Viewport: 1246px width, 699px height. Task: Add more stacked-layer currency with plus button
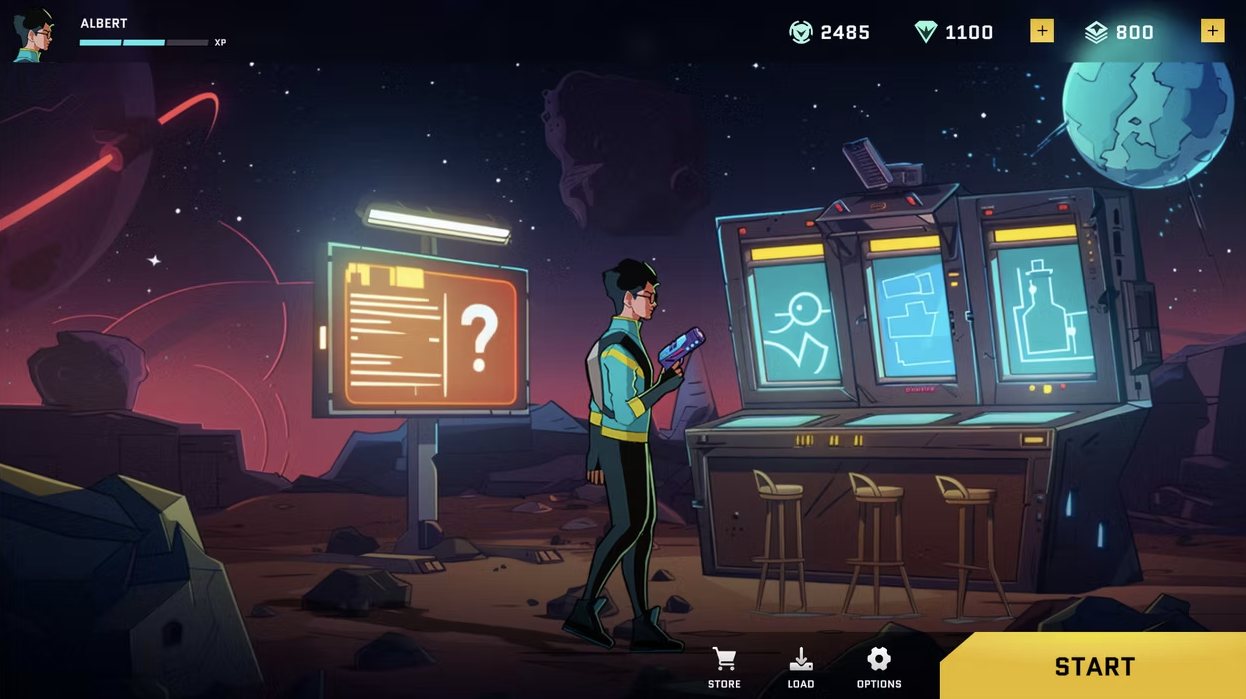point(1212,31)
